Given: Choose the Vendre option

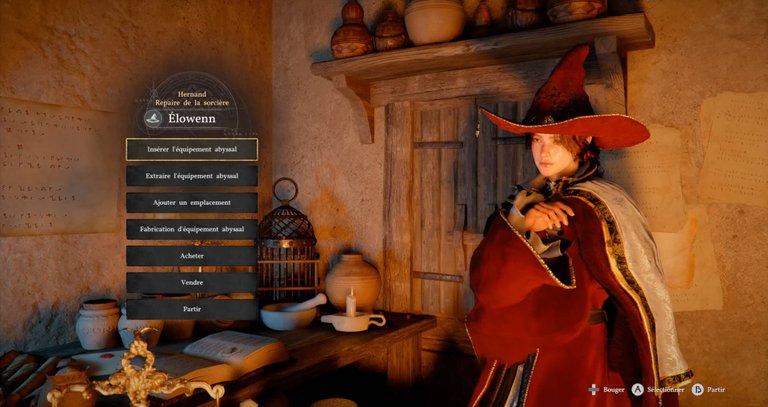Looking at the screenshot, I should click(x=191, y=283).
